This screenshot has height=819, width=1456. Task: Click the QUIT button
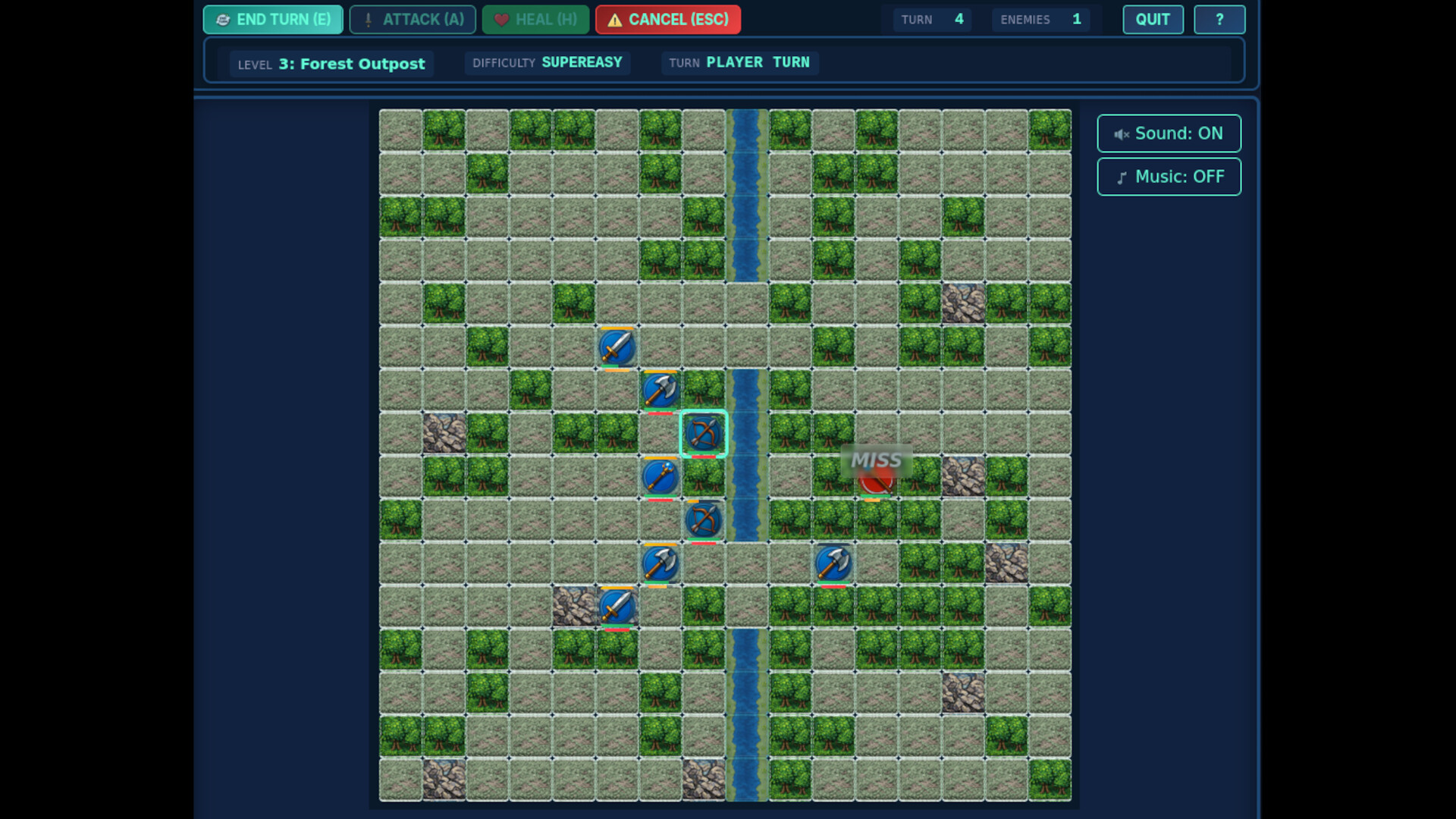click(x=1153, y=20)
